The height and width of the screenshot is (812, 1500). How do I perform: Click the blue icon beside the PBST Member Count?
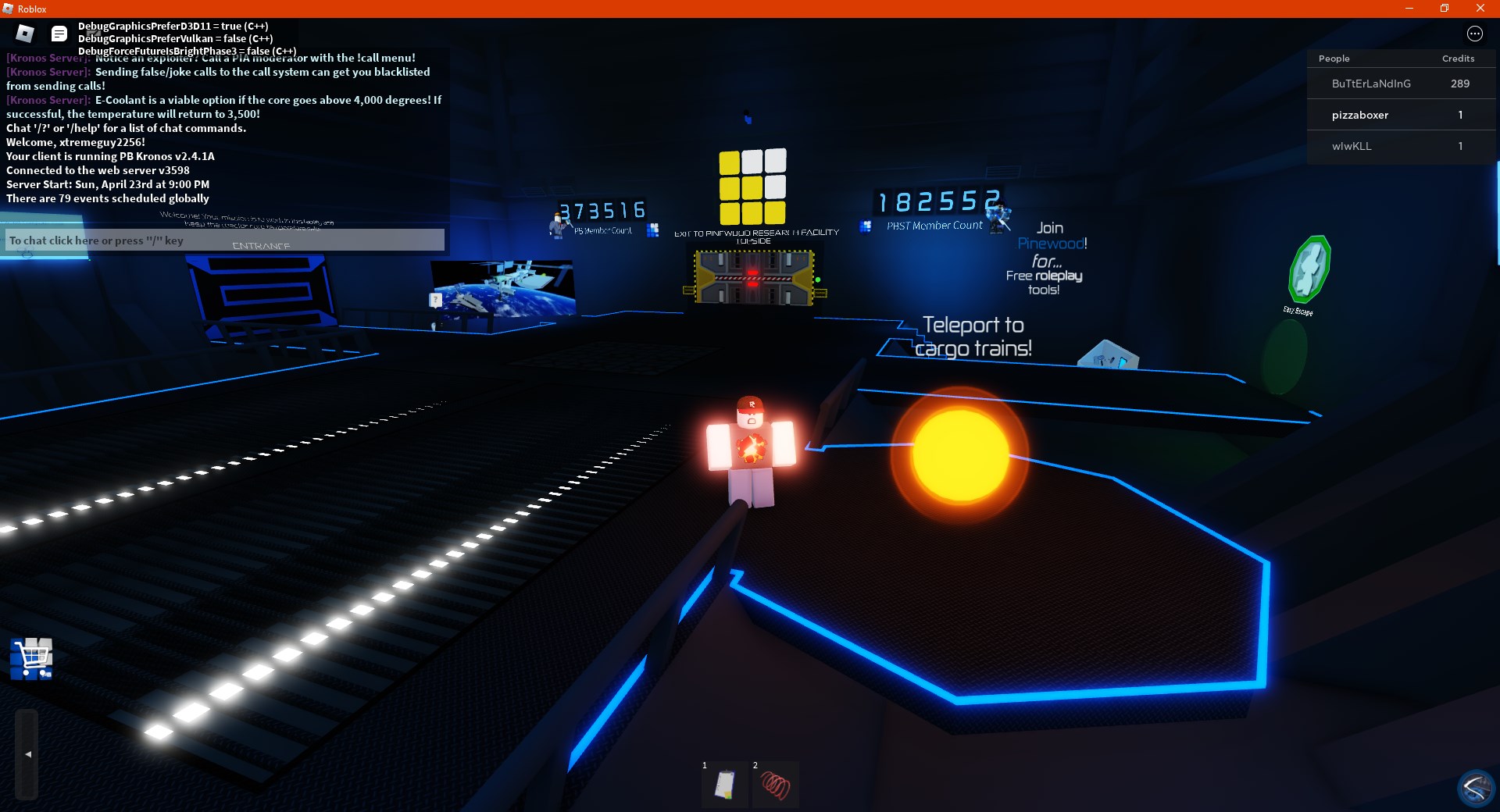pos(866,226)
